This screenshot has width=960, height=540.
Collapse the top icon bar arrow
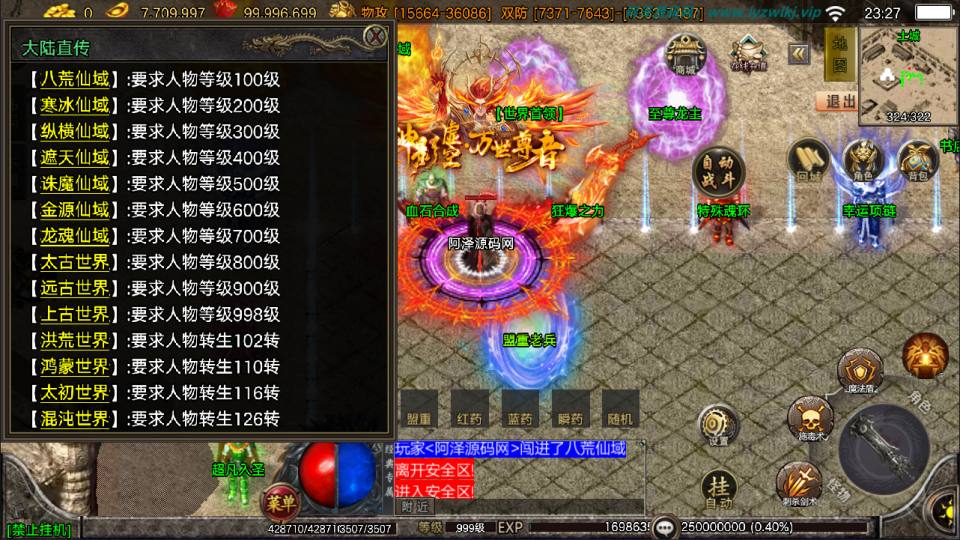[798, 53]
